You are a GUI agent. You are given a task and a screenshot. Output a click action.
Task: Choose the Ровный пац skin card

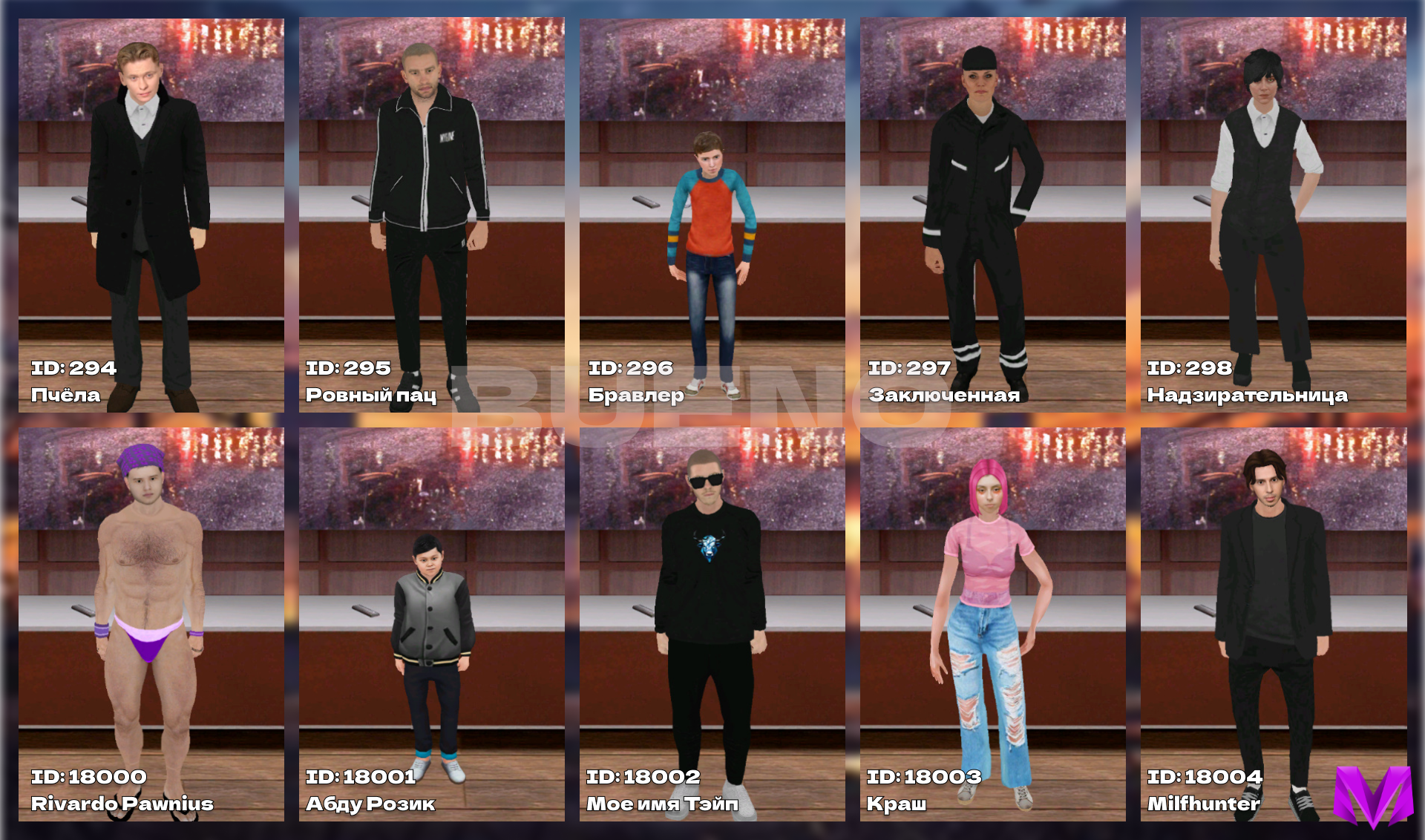click(431, 215)
